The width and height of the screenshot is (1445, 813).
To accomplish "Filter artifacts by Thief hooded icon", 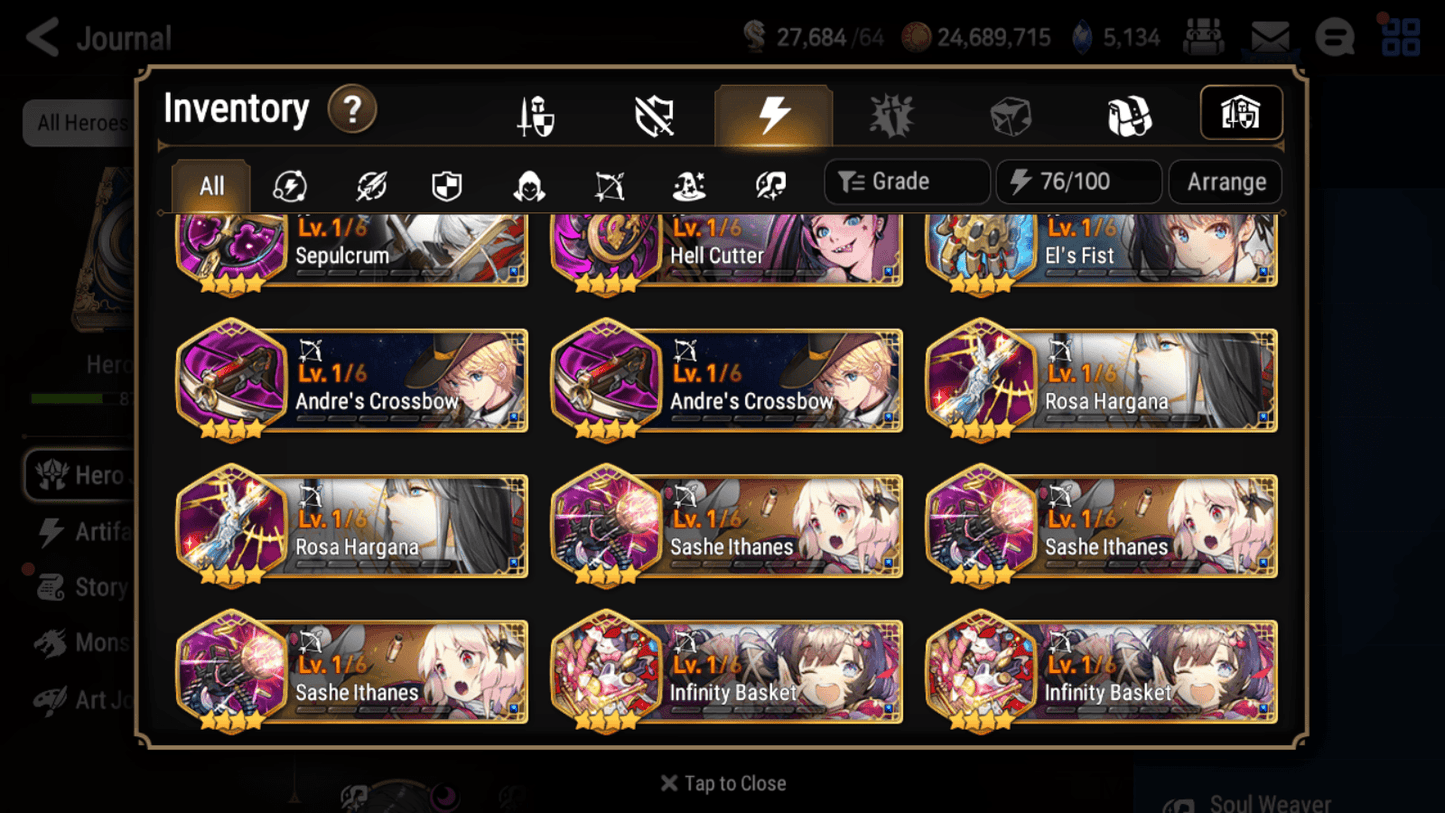I will click(x=528, y=182).
